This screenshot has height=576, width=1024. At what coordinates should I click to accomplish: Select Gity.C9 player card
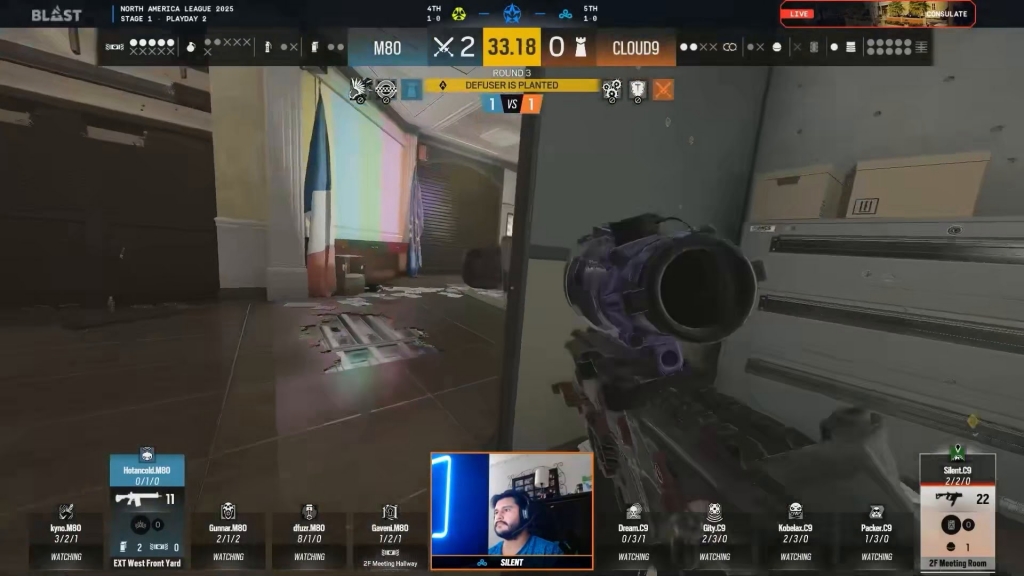pyautogui.click(x=714, y=535)
